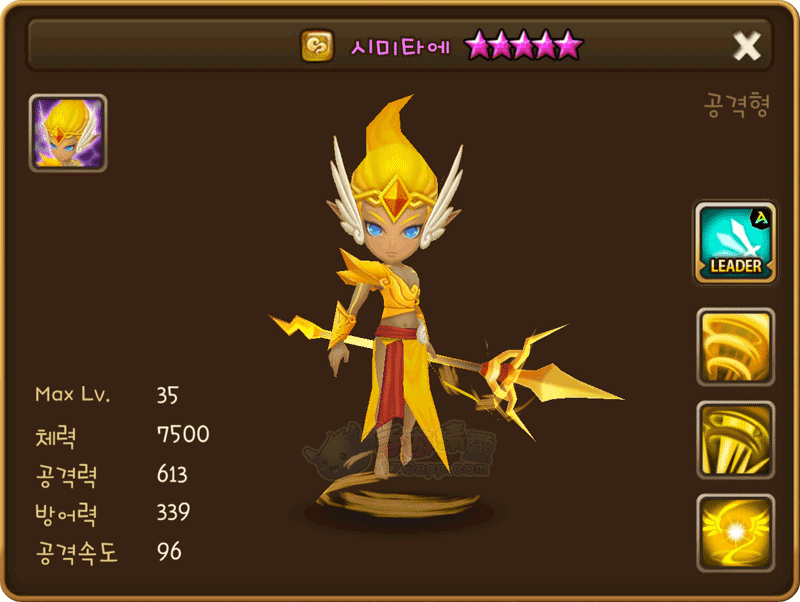
Task: Choose the glowing winged orb skill icon
Action: click(735, 532)
